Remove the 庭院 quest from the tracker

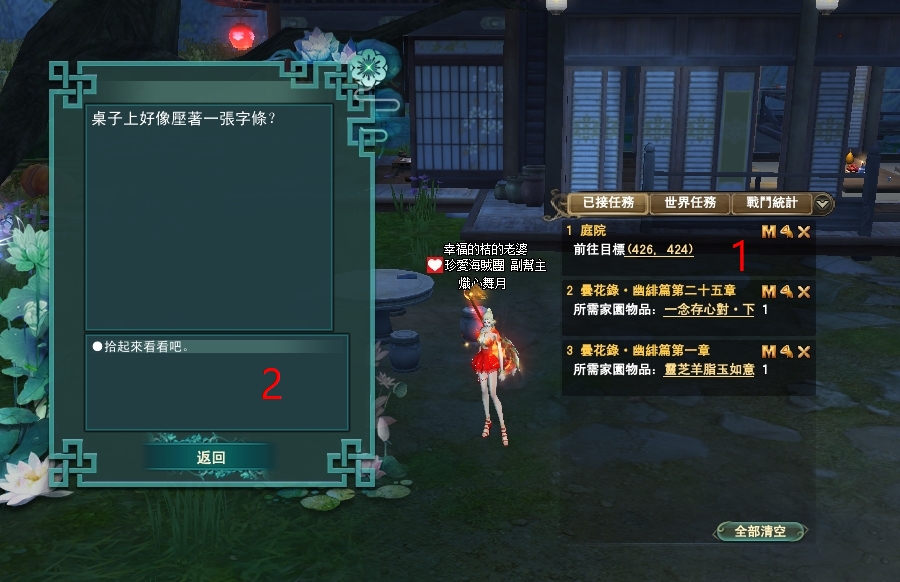click(x=803, y=232)
